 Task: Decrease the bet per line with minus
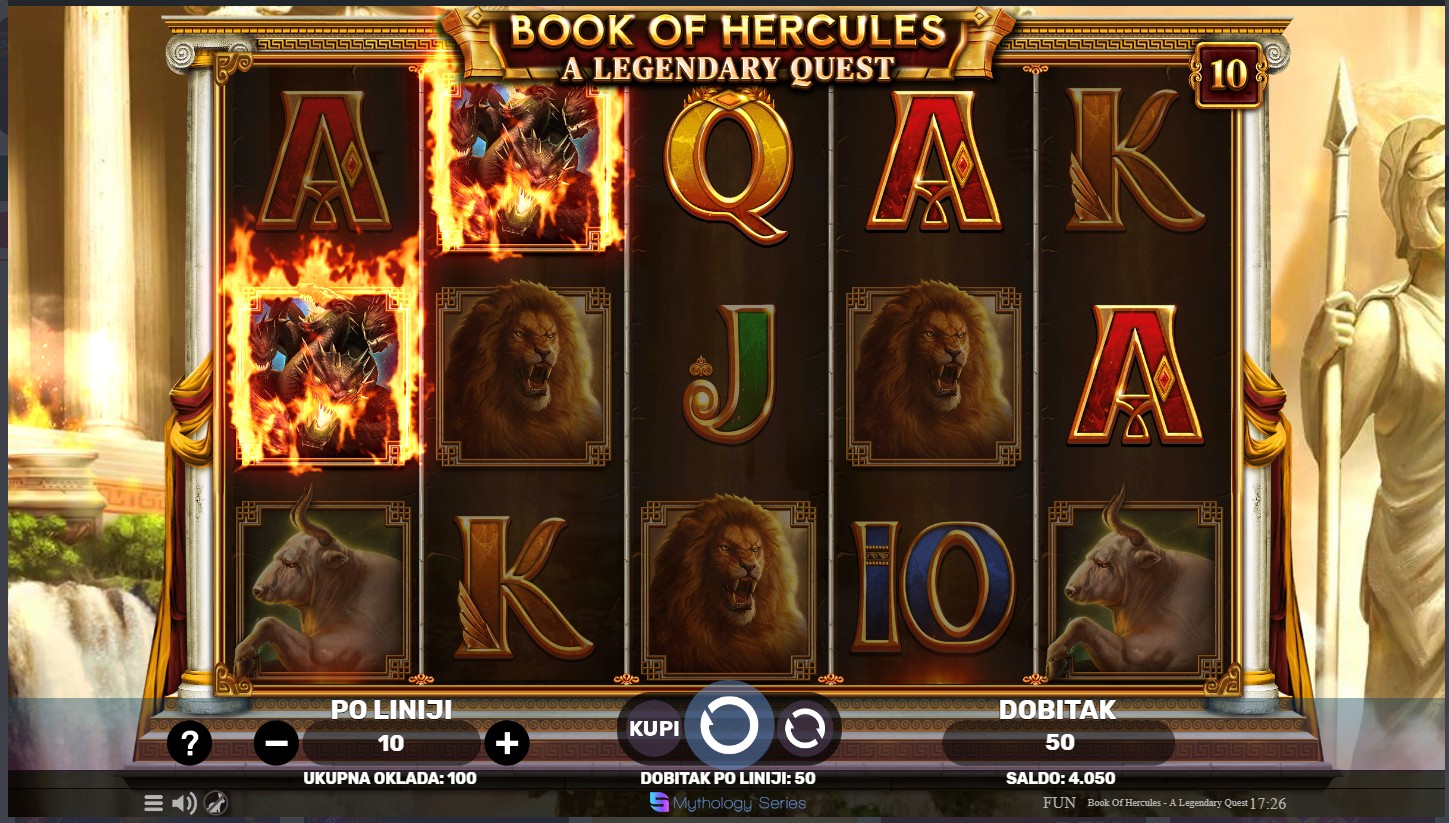277,743
